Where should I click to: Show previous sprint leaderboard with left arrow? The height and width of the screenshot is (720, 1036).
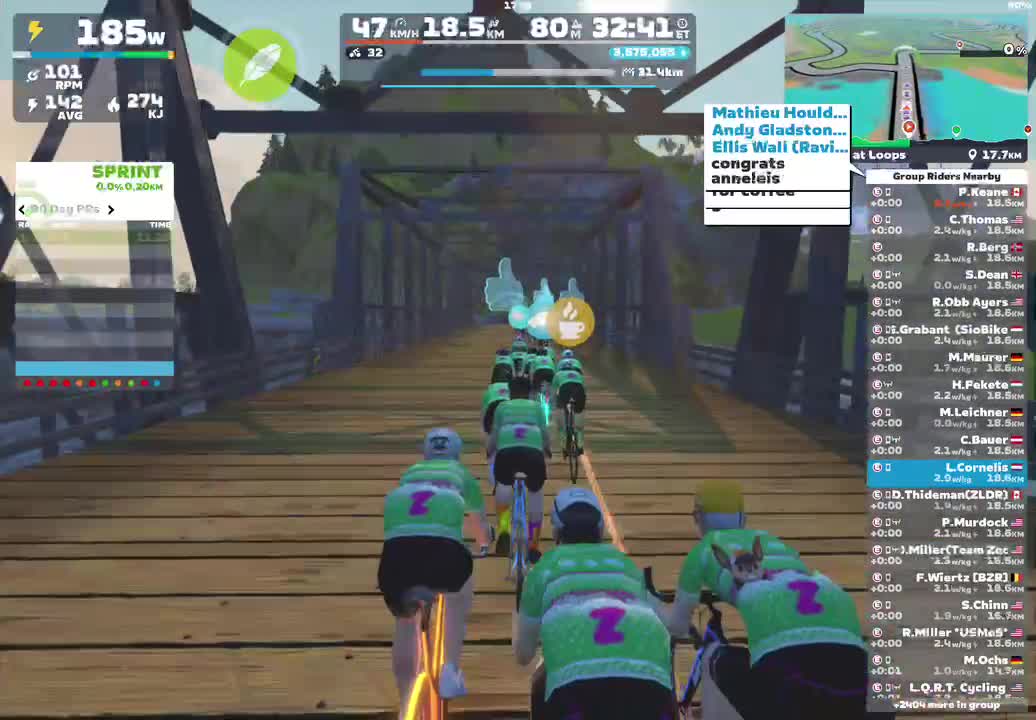22,210
